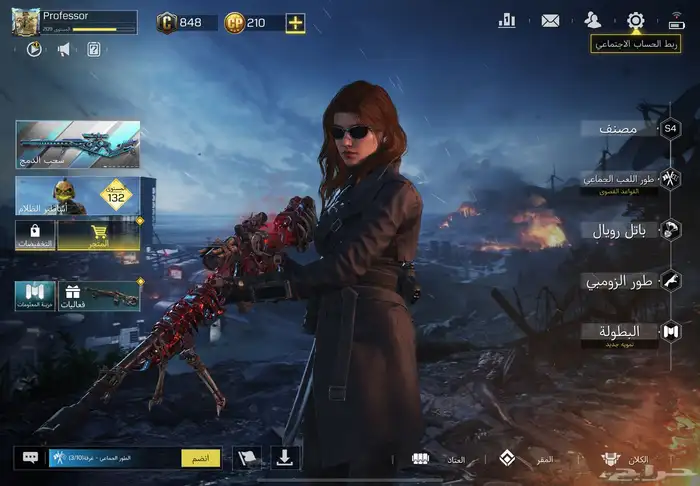Open the friends list icon
This screenshot has height=486, width=700.
[593, 19]
